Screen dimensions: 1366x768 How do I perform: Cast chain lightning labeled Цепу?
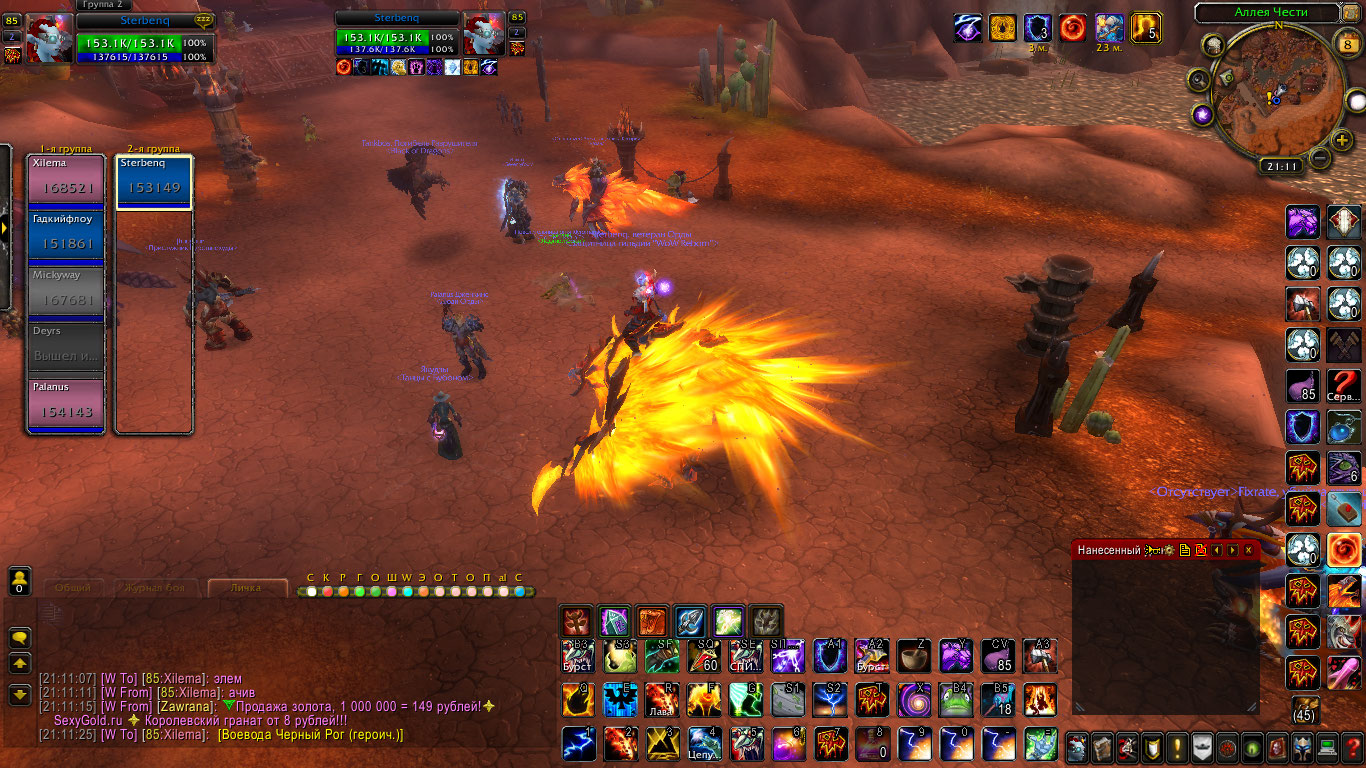click(704, 745)
